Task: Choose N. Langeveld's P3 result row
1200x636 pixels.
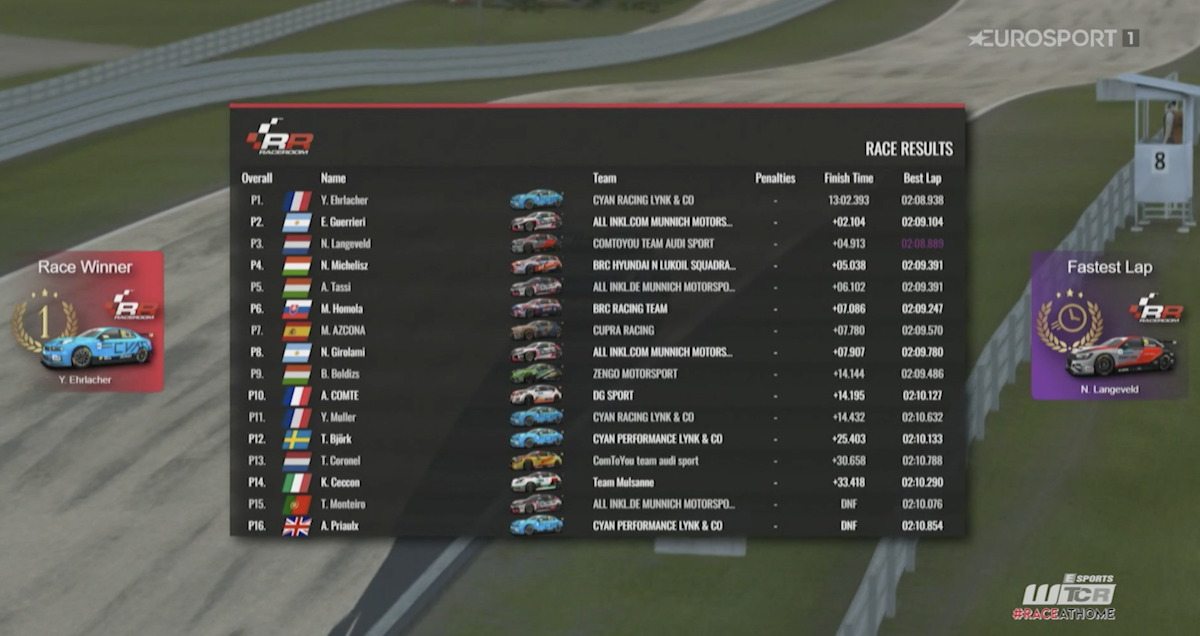Action: click(x=597, y=243)
